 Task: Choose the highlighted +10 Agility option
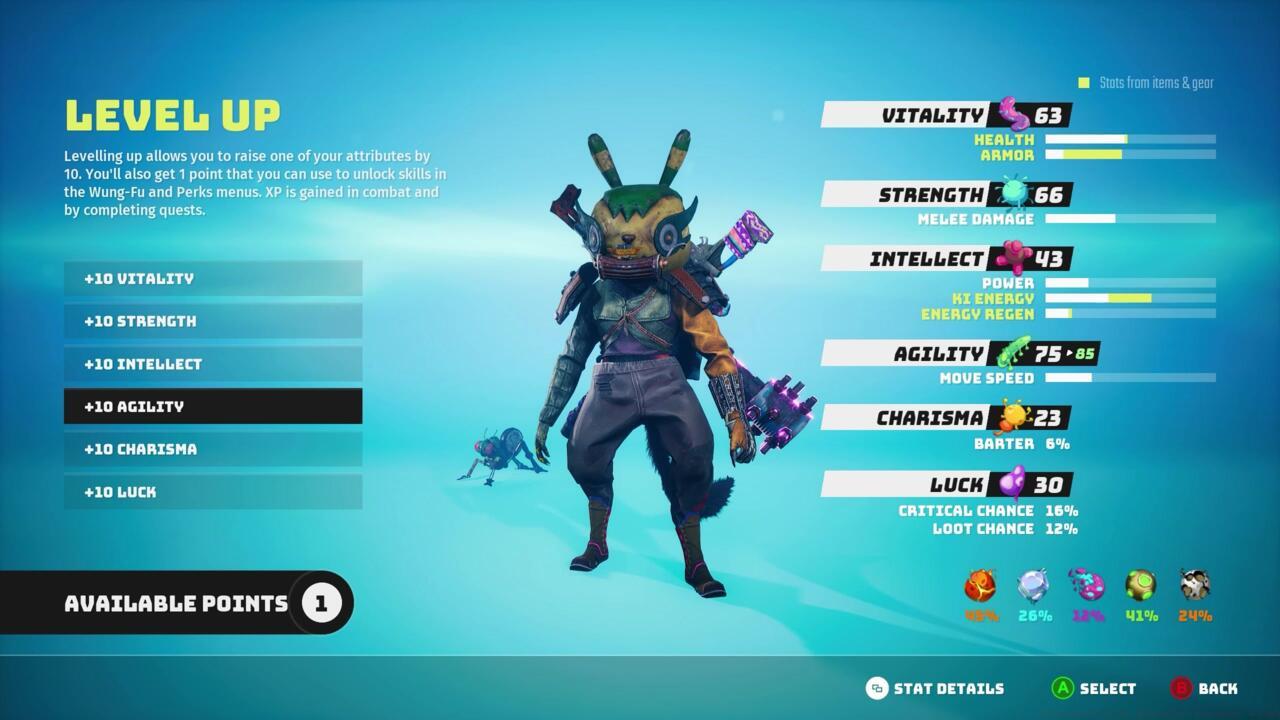pos(212,406)
